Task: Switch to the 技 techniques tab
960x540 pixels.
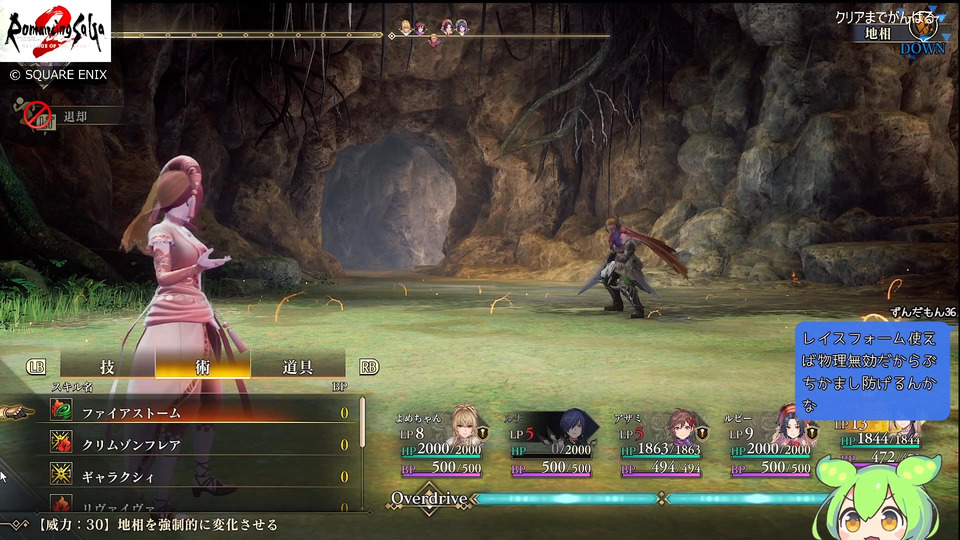Action: tap(107, 366)
